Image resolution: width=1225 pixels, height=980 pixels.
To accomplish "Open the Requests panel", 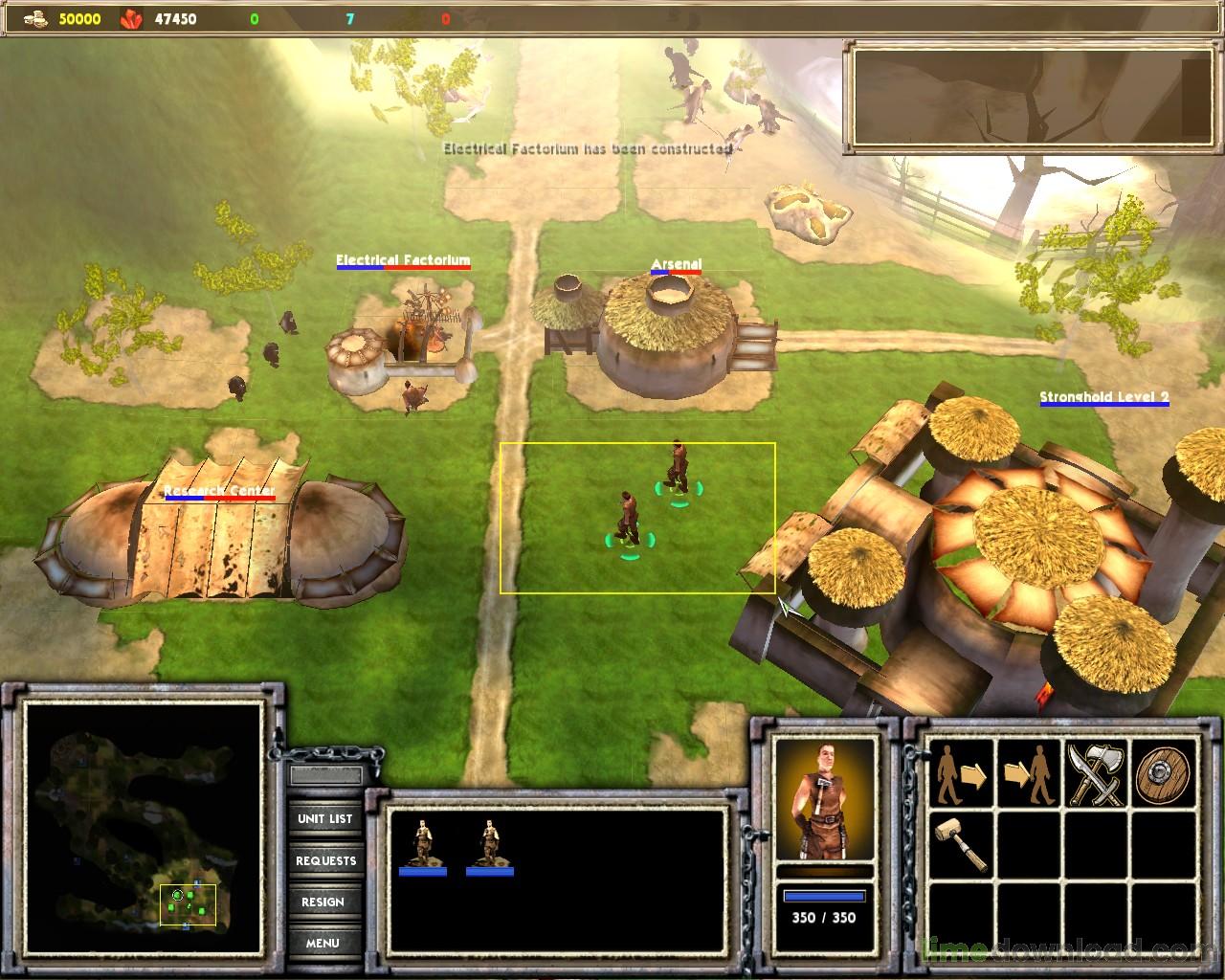I will [x=325, y=860].
